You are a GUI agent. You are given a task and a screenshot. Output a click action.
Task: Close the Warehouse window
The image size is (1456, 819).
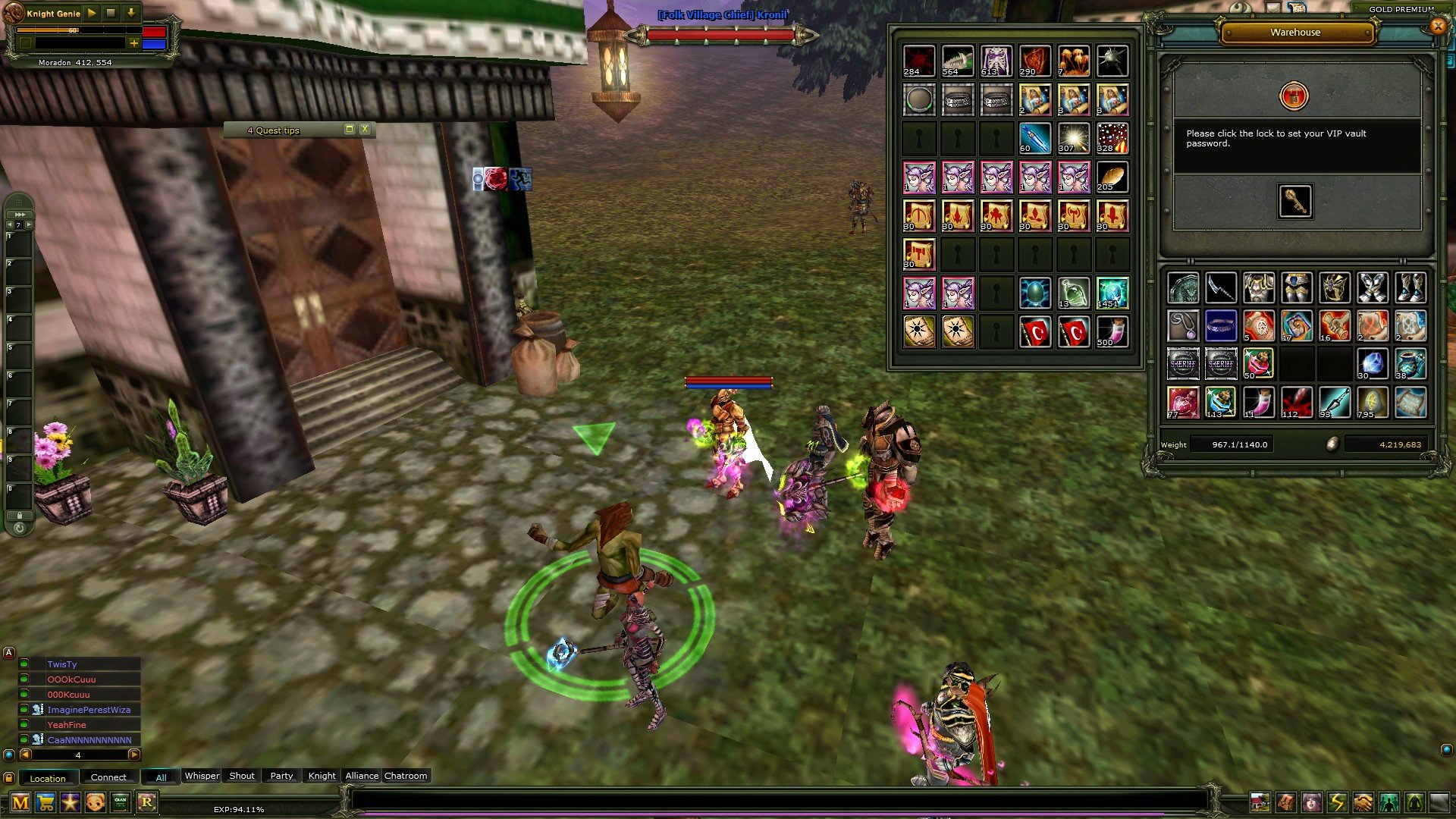[1438, 27]
